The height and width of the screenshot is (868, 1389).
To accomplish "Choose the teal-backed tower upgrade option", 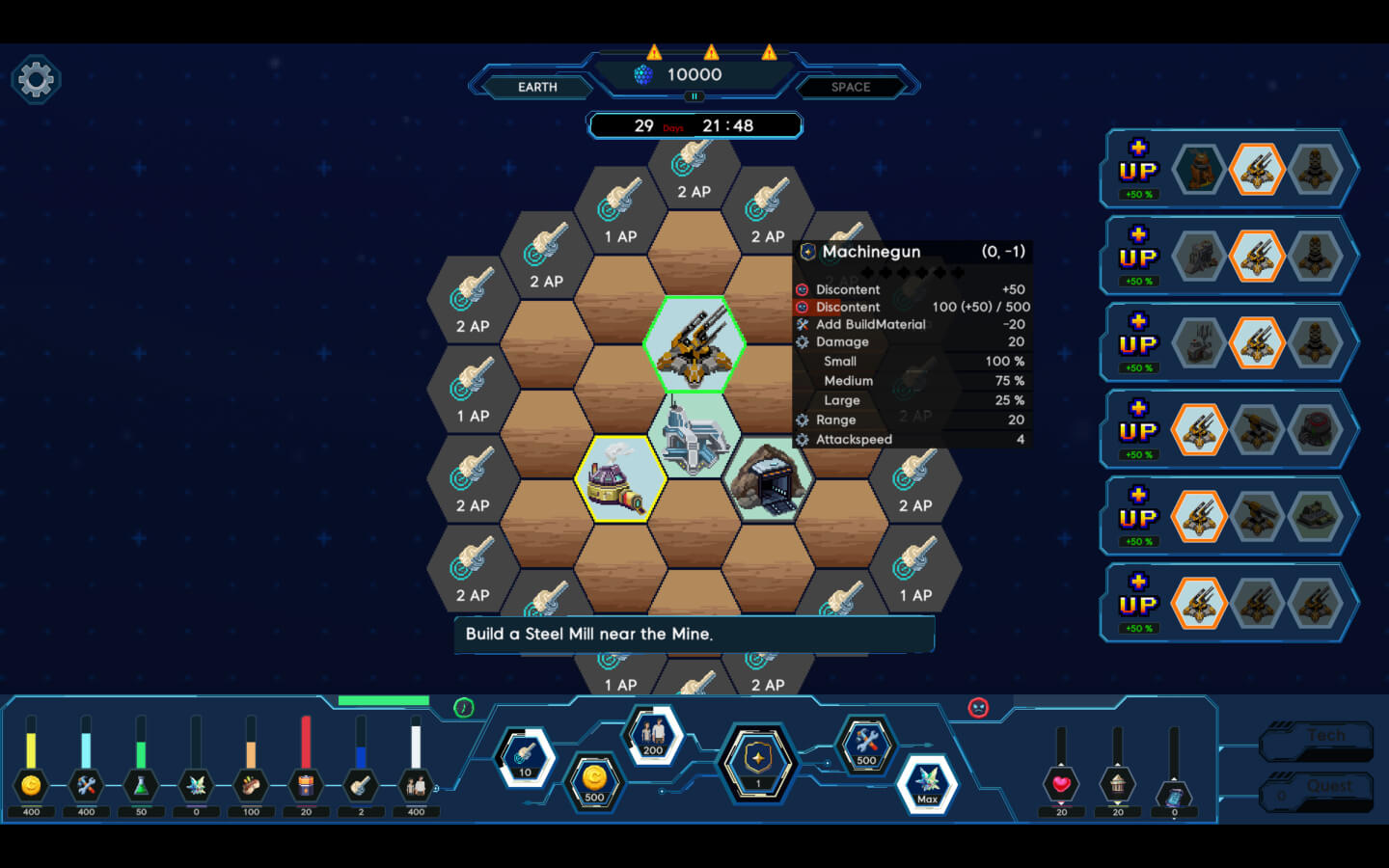I will point(1199,171).
